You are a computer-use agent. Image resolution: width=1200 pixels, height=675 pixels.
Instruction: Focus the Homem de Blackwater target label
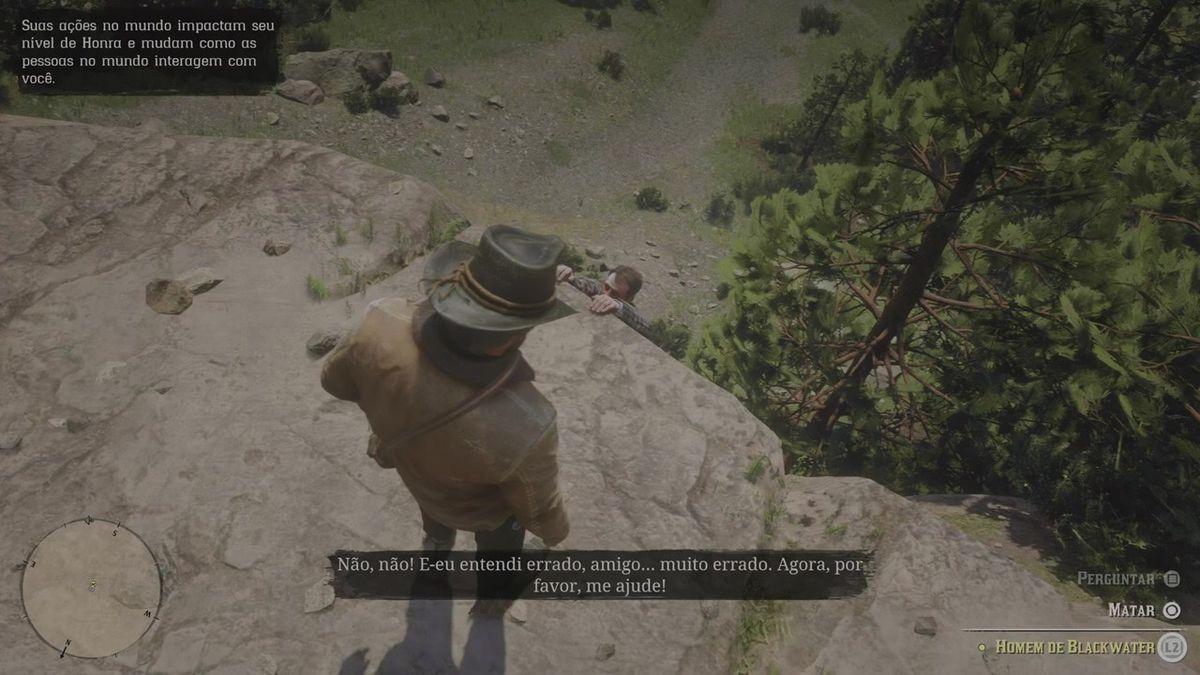(x=1074, y=647)
